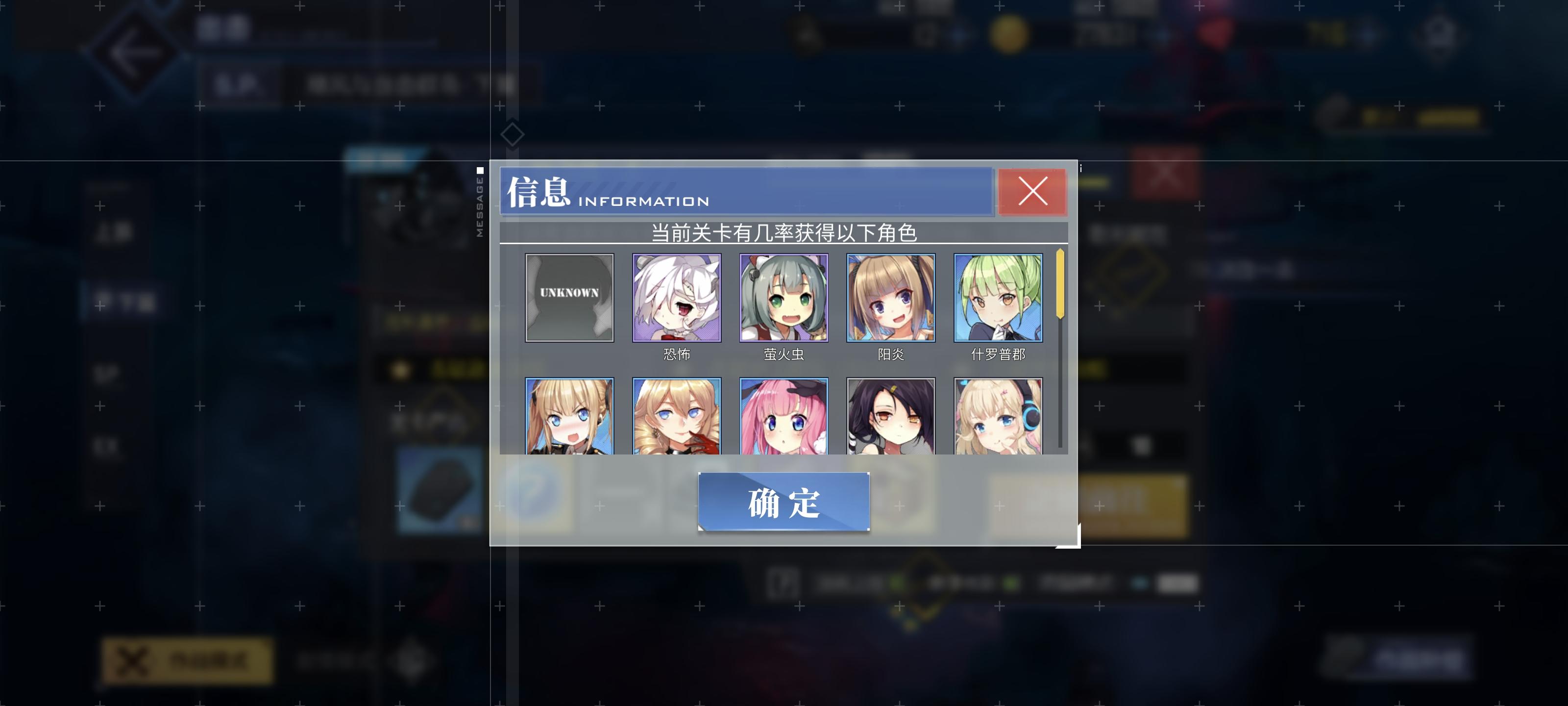Click the blushing twin-tail blonde portrait
Screen dimensions: 1568x706
(569, 420)
